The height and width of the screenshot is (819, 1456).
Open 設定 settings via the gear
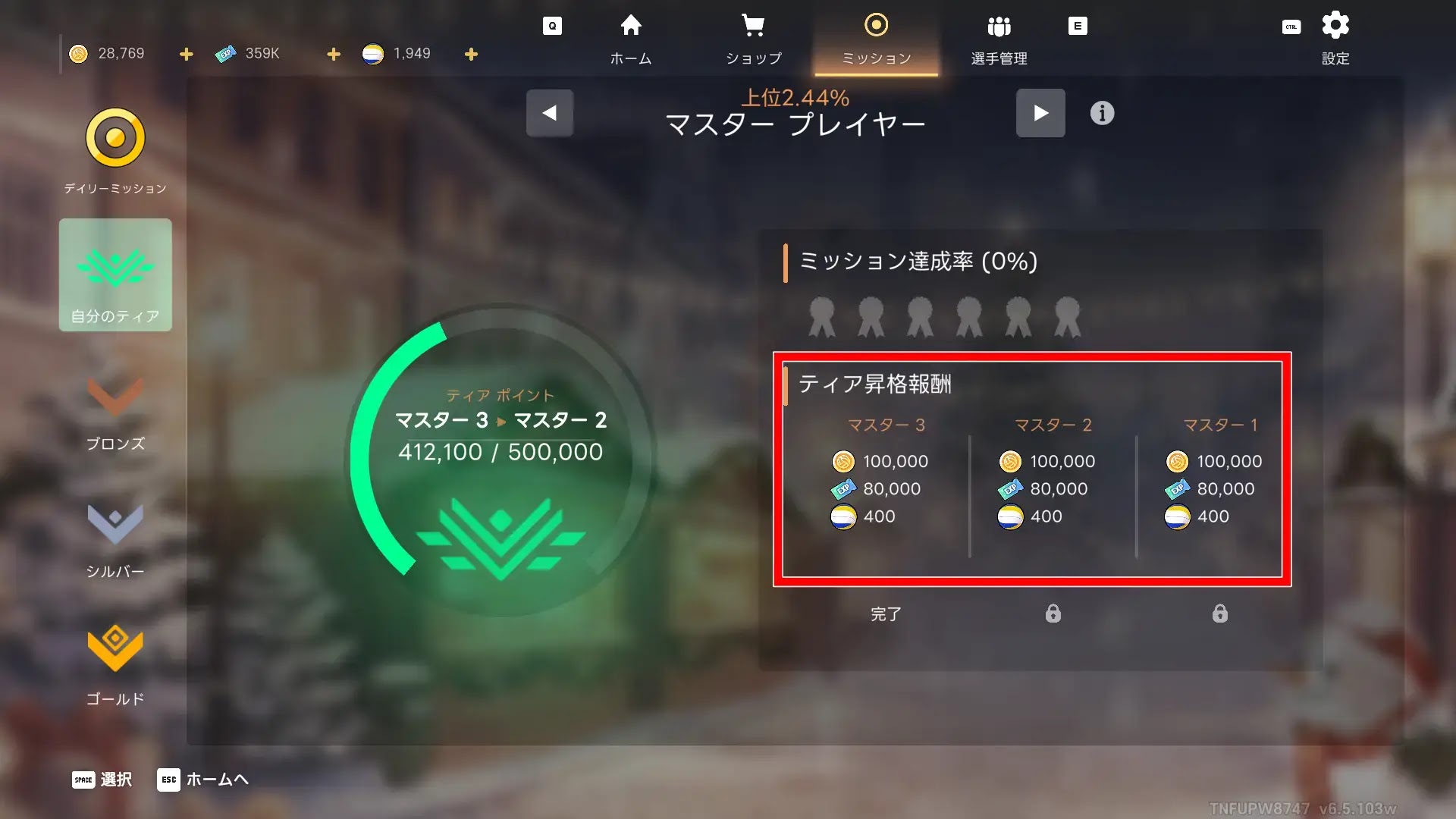coord(1335,25)
